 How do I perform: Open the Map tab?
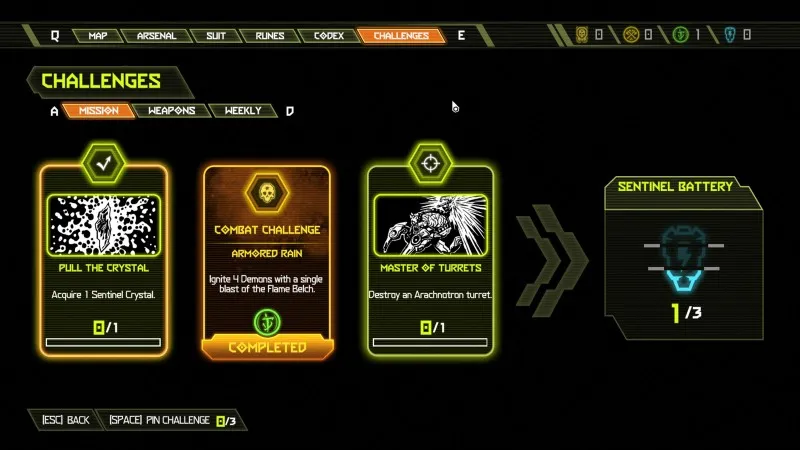[x=98, y=36]
